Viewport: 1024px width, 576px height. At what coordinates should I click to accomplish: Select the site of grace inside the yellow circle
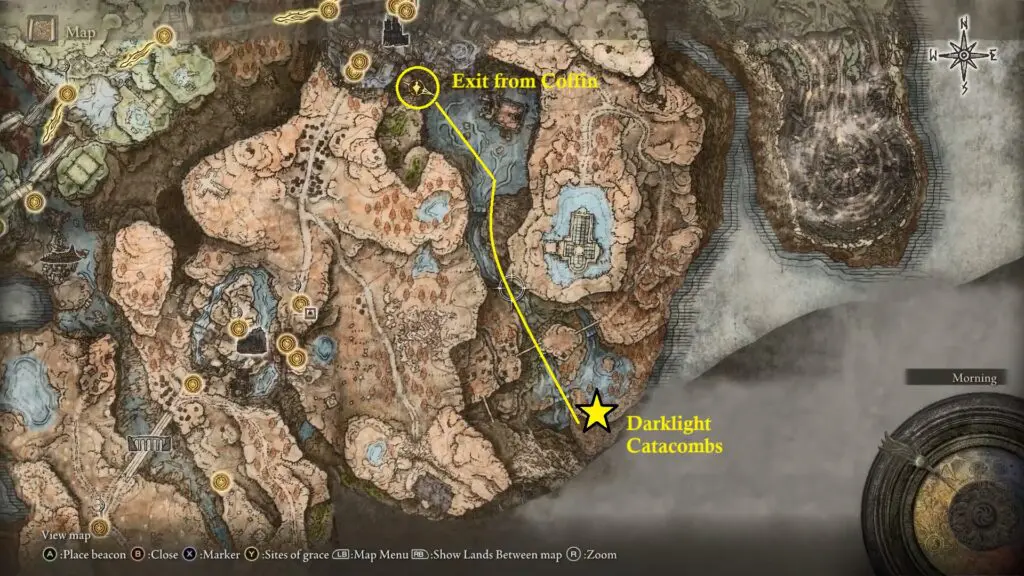coord(414,89)
